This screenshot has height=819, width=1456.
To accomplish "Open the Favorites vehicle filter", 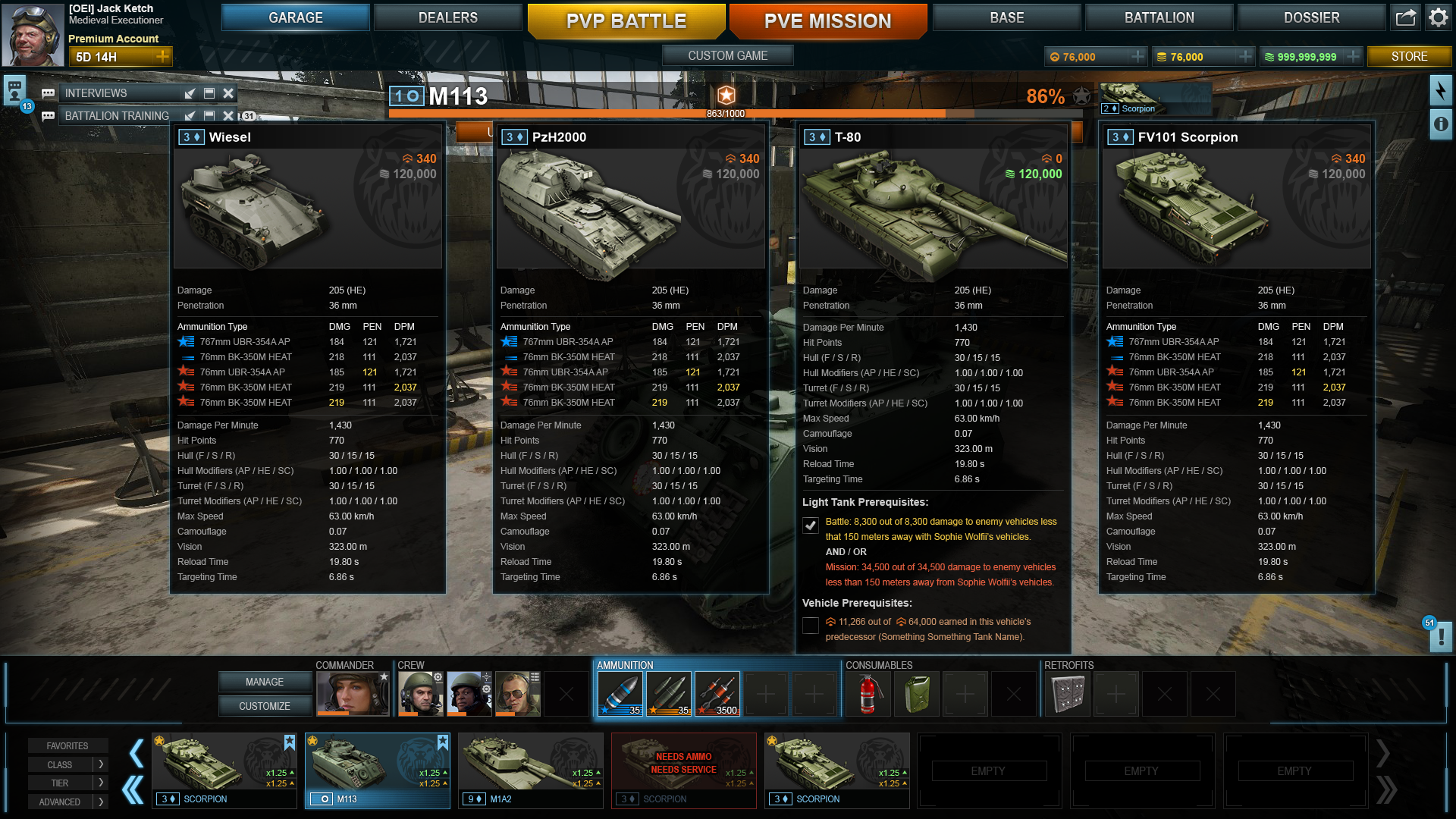I will click(67, 746).
